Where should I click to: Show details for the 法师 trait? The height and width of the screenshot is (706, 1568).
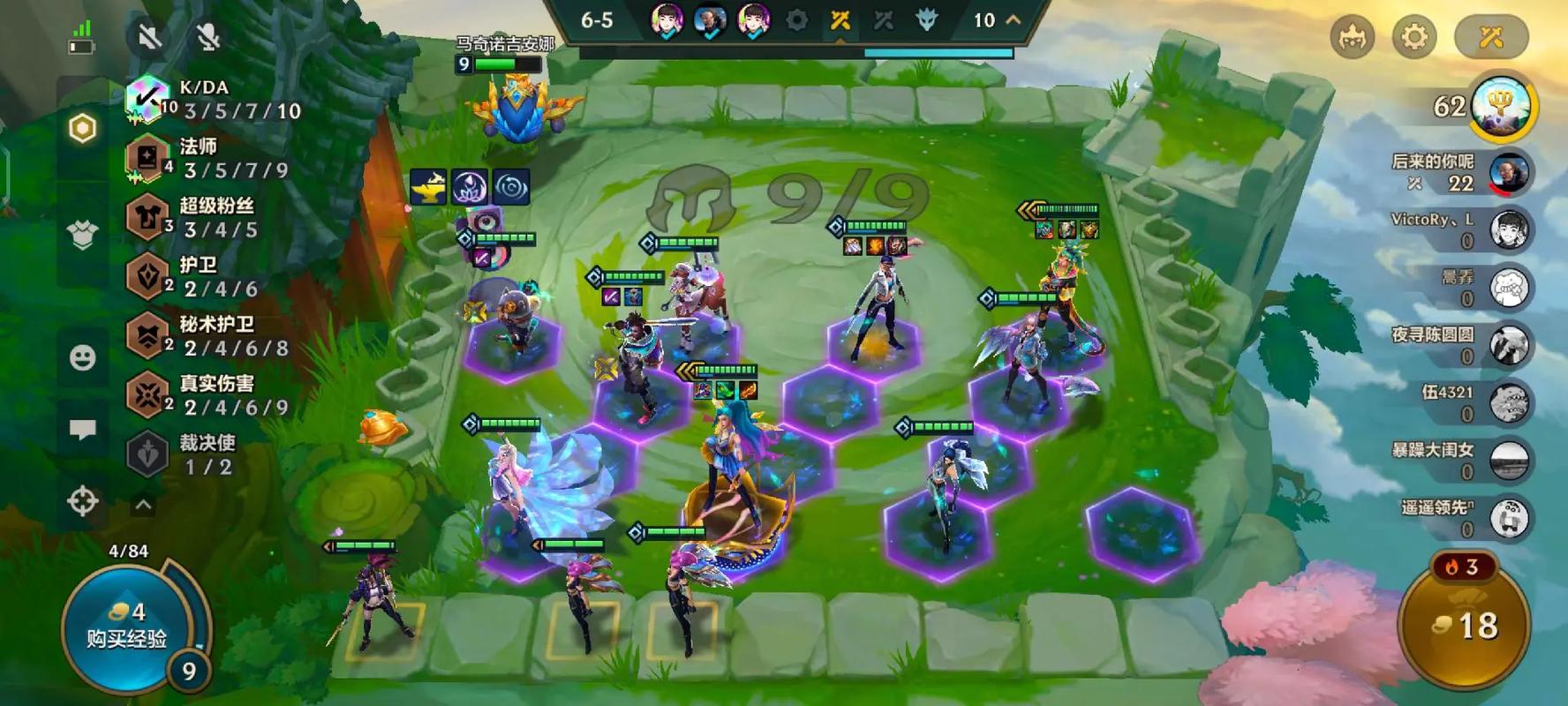click(212, 158)
